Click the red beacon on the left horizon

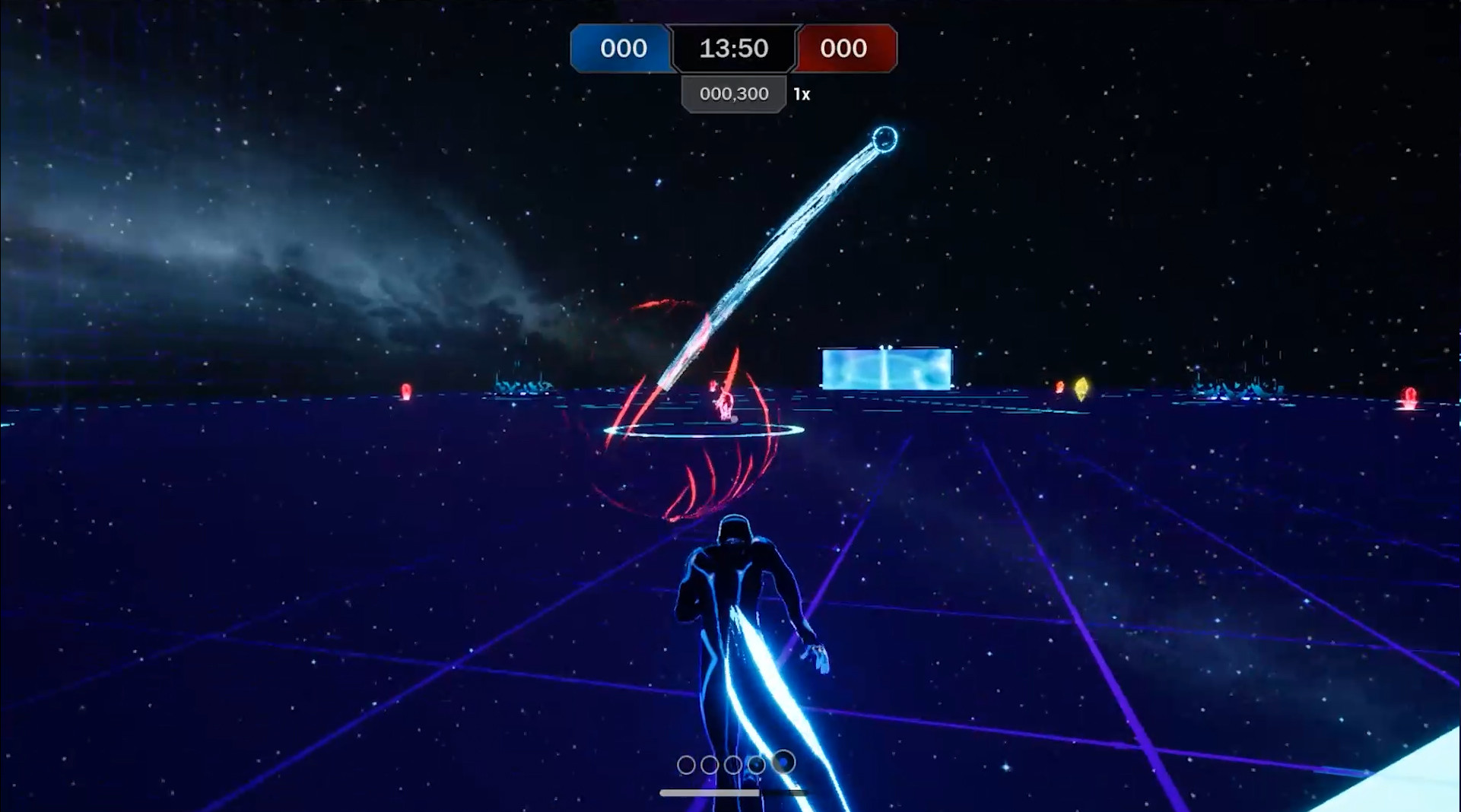point(408,390)
